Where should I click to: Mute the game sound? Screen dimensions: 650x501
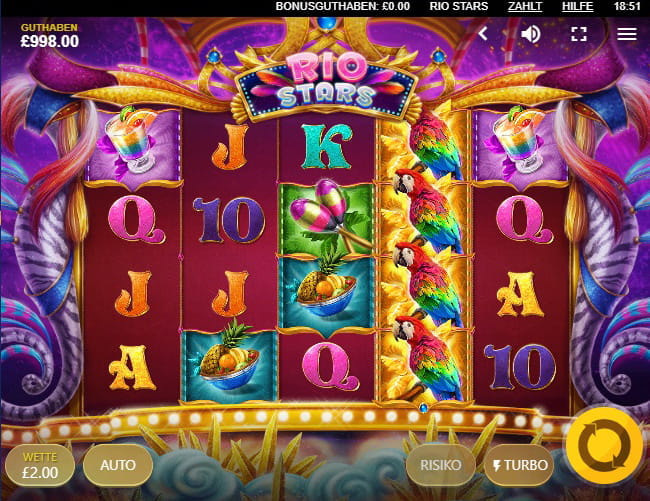[531, 34]
